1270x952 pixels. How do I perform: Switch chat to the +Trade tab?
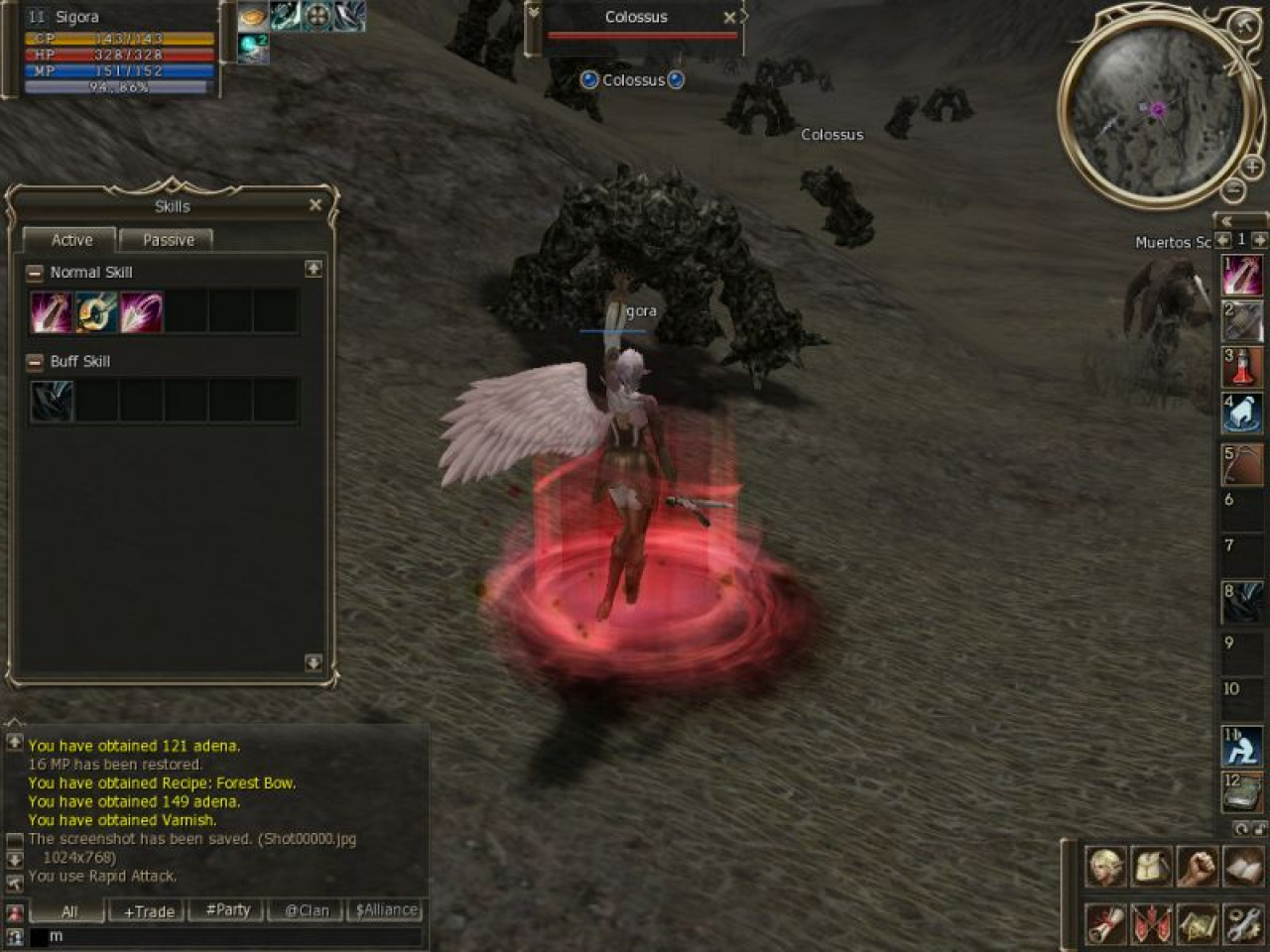click(149, 910)
